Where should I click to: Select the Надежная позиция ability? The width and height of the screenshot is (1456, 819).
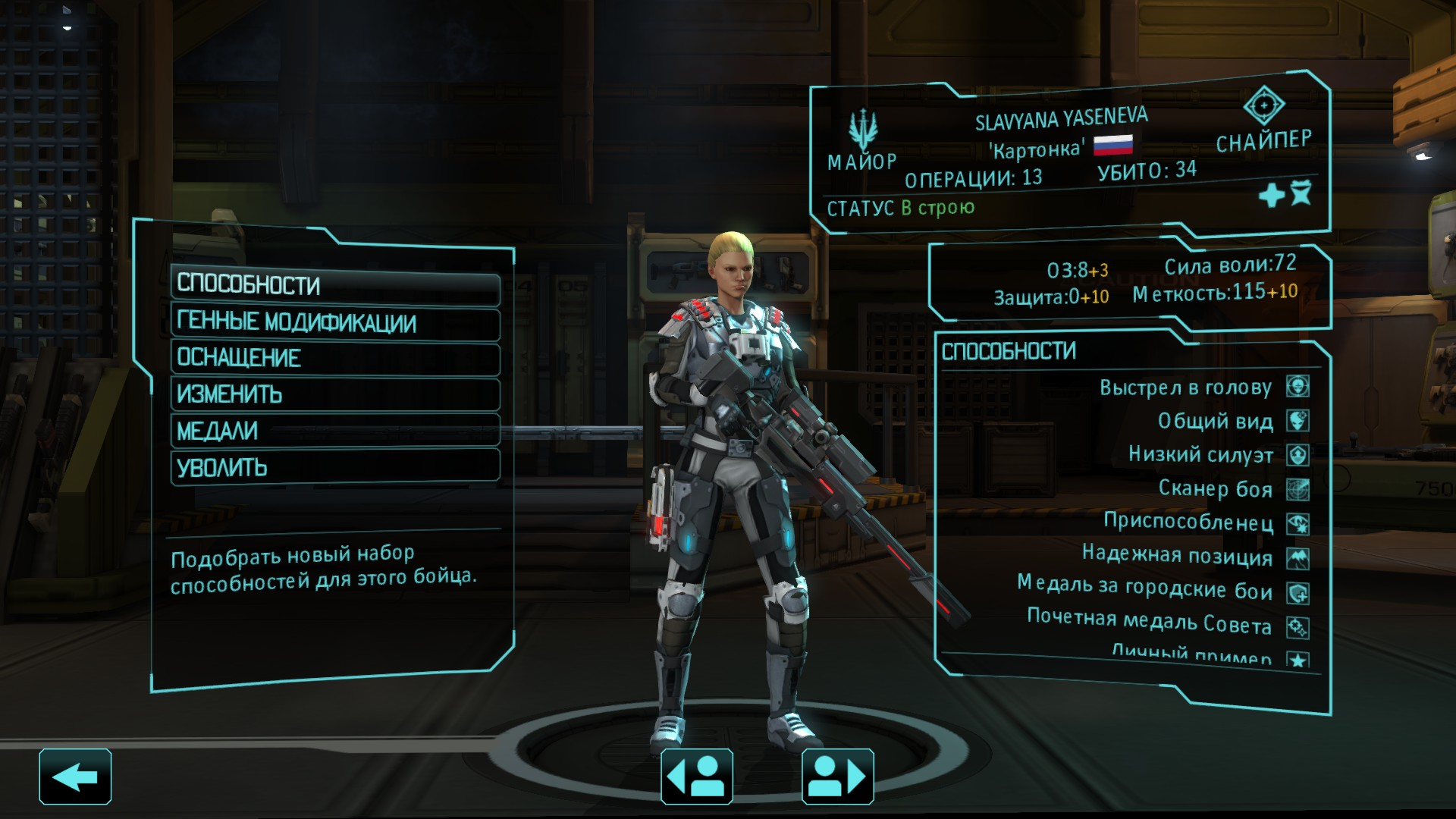coord(1177,557)
